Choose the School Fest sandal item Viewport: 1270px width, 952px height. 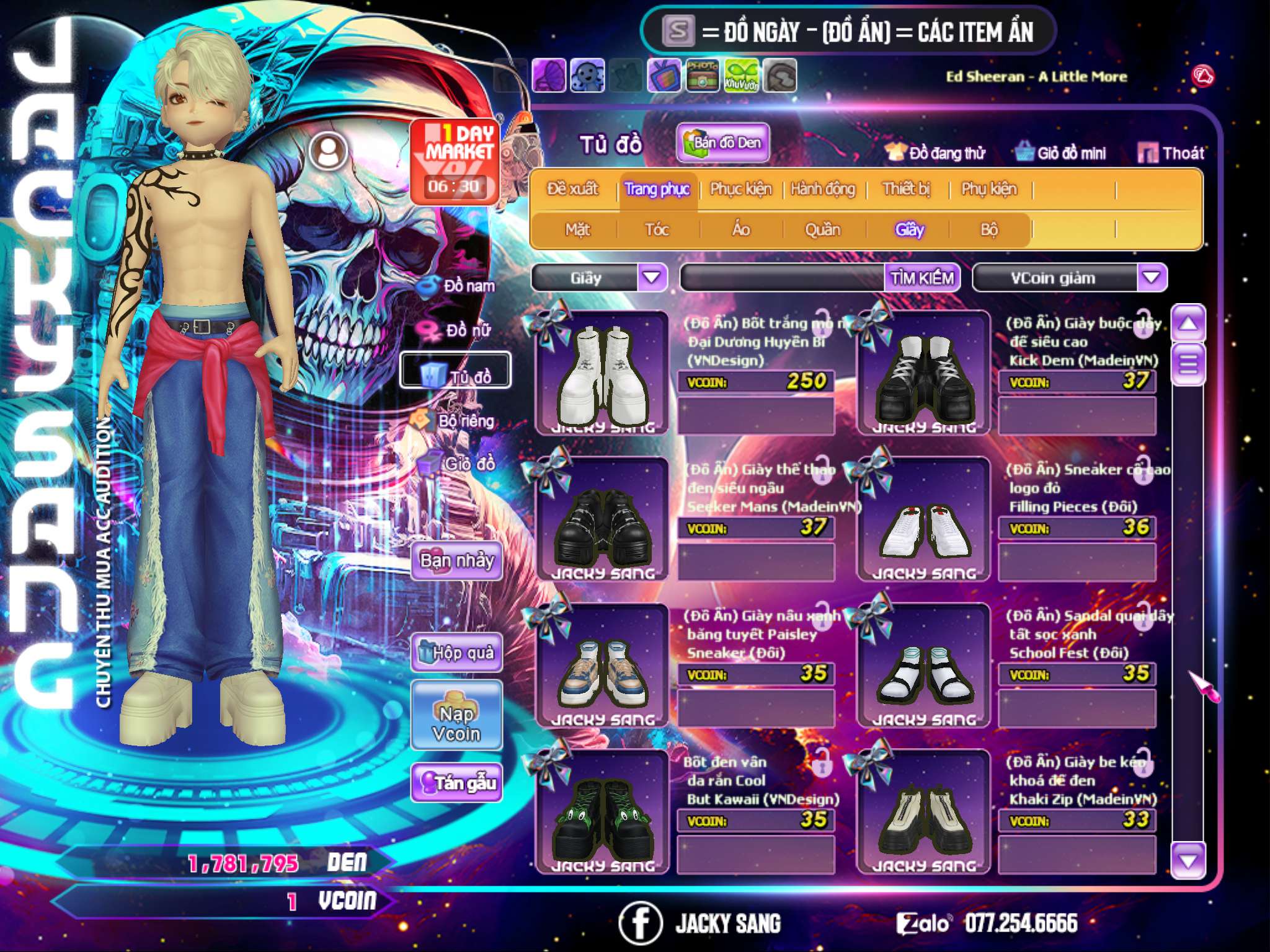923,666
